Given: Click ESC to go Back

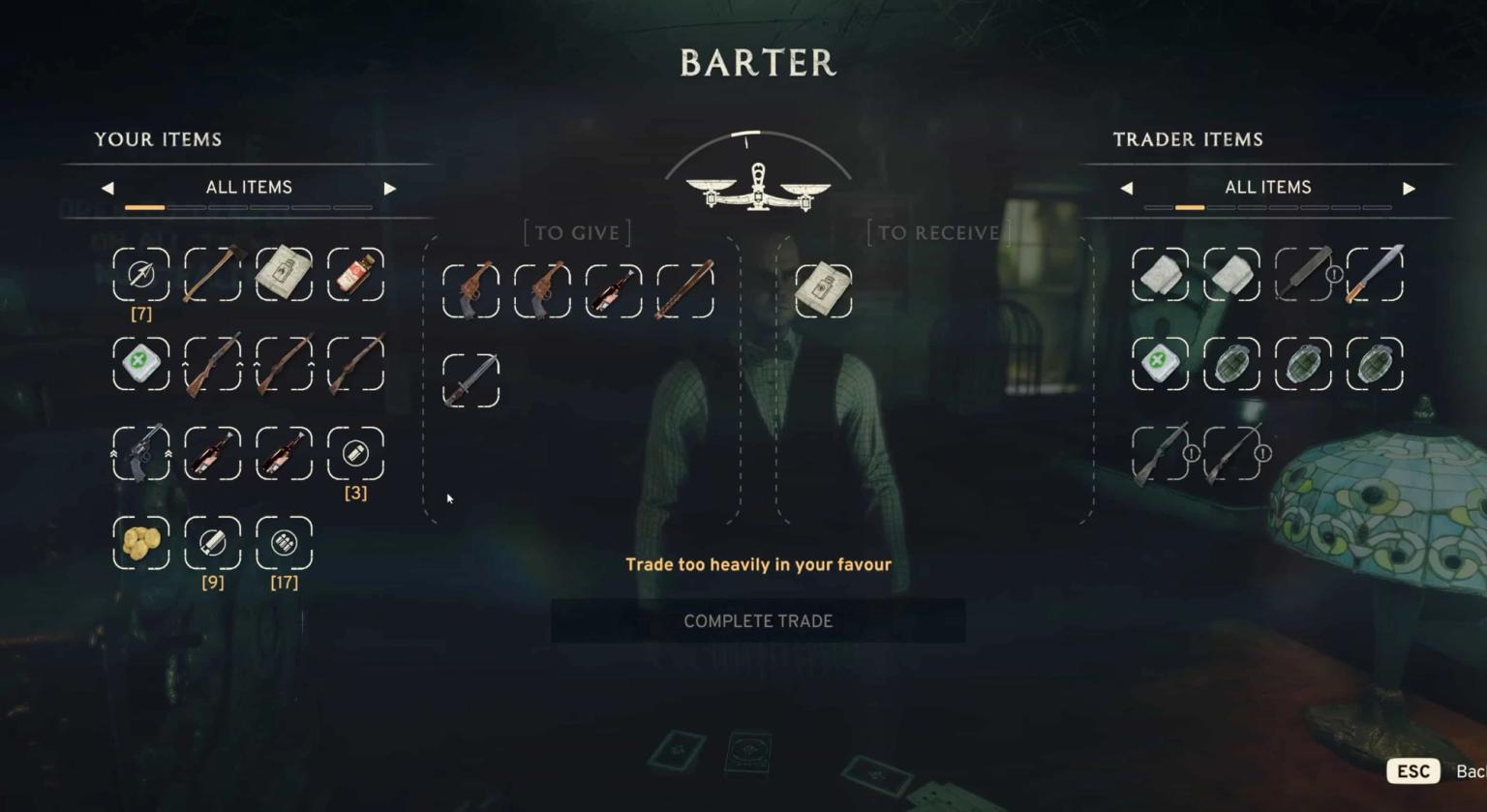Looking at the screenshot, I should click(1412, 771).
